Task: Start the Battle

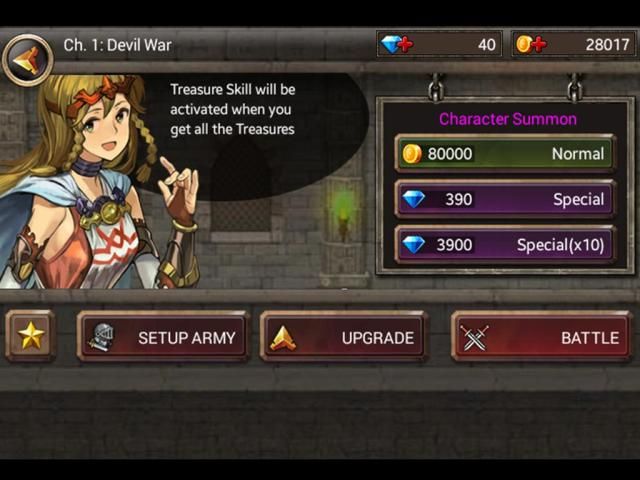Action: point(541,337)
